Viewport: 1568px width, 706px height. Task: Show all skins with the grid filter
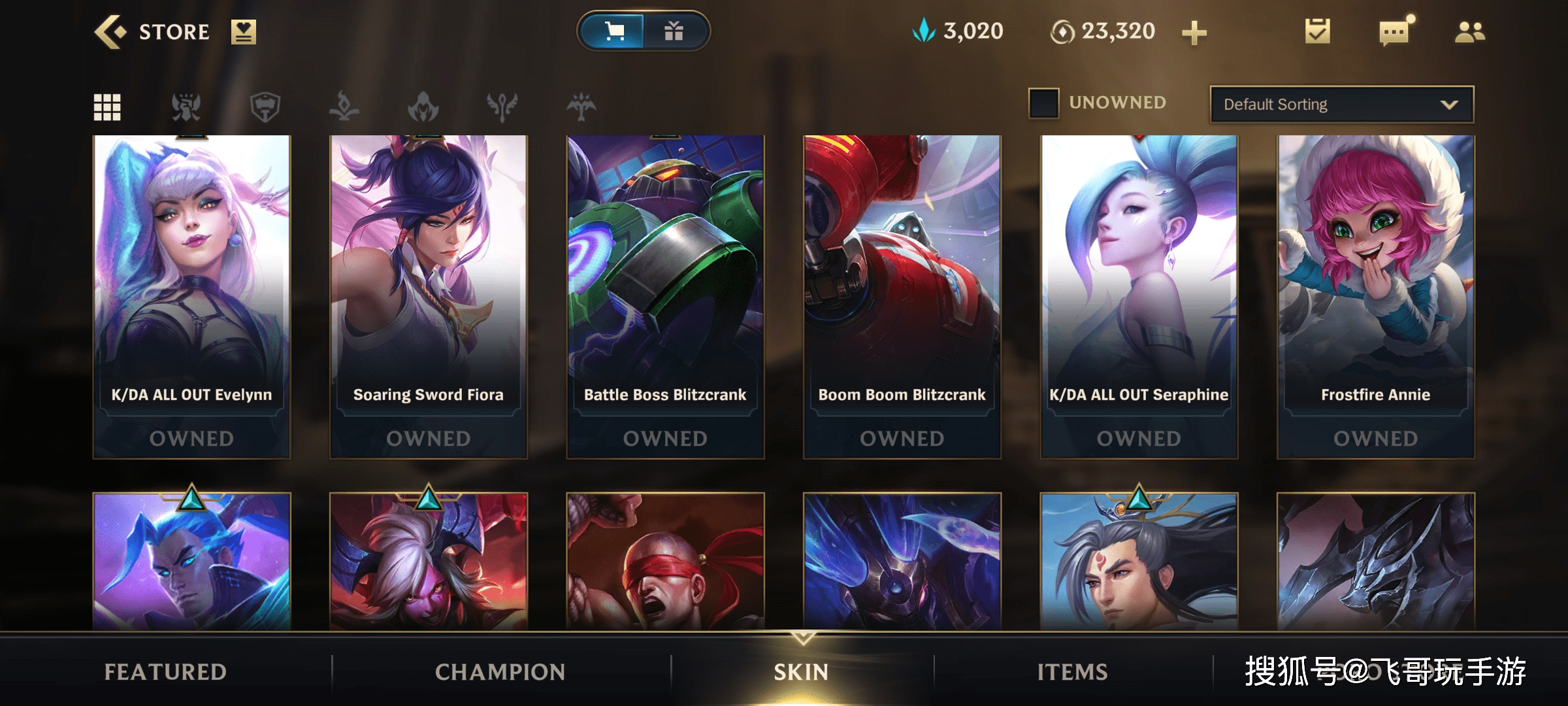point(107,107)
